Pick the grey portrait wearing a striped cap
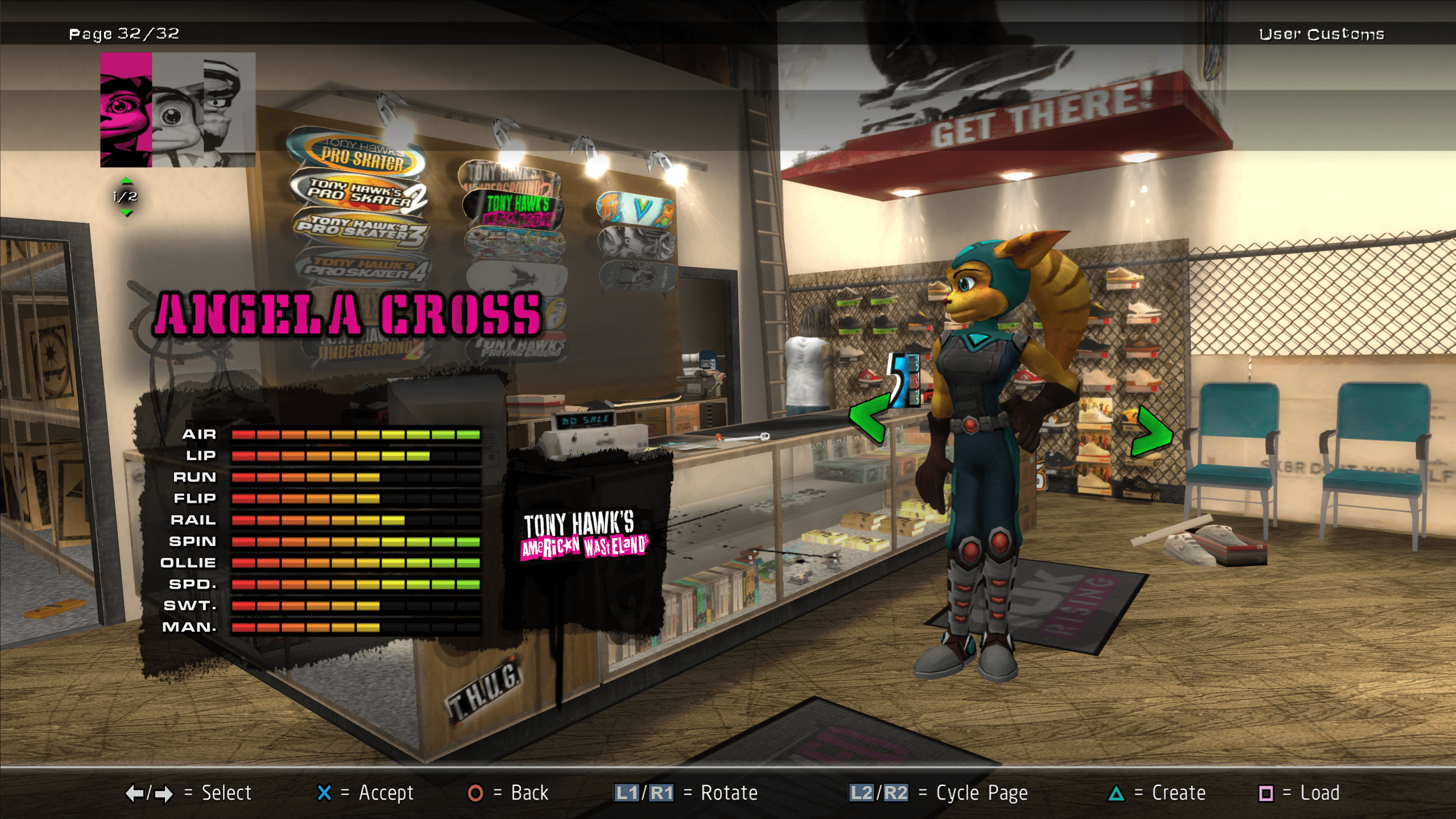 coord(229,110)
